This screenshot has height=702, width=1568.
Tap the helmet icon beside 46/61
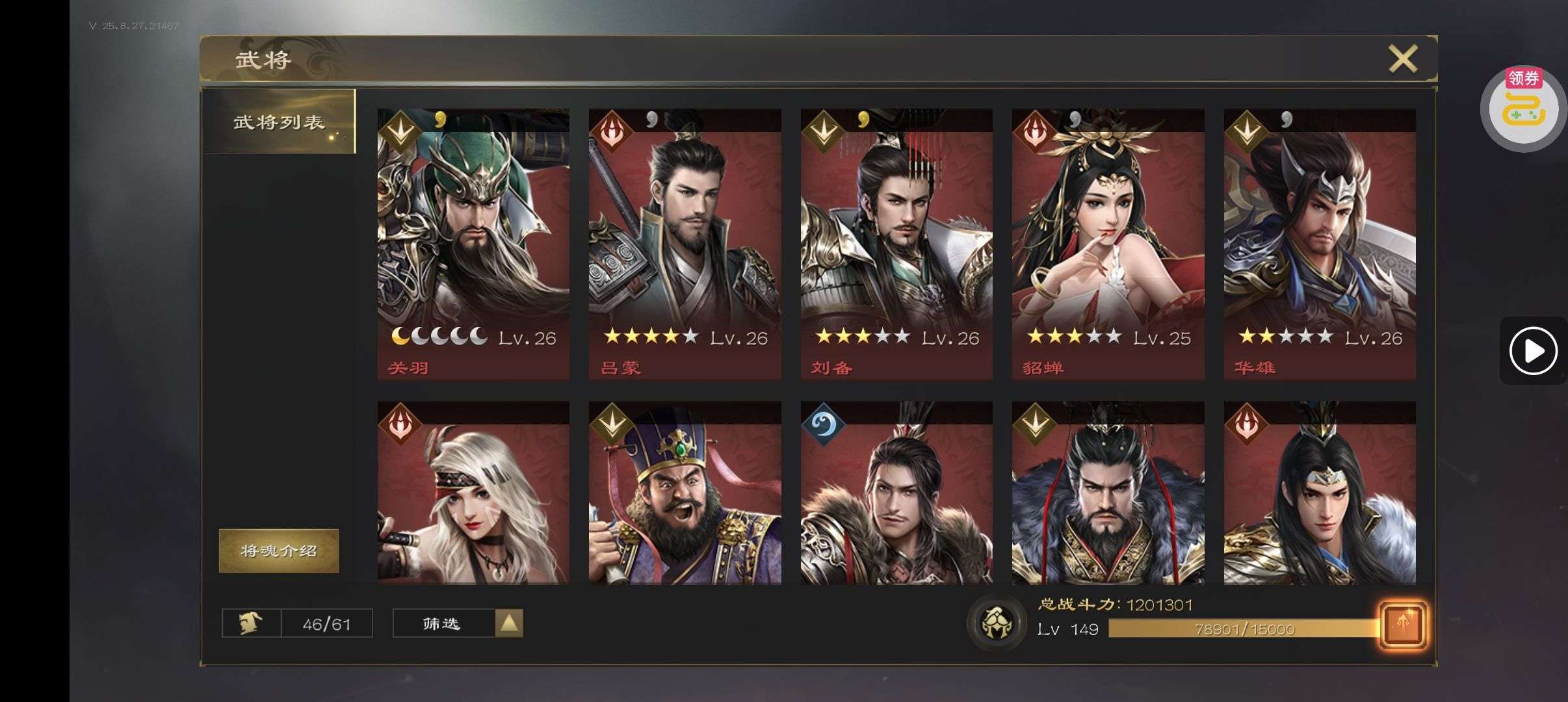(x=251, y=623)
